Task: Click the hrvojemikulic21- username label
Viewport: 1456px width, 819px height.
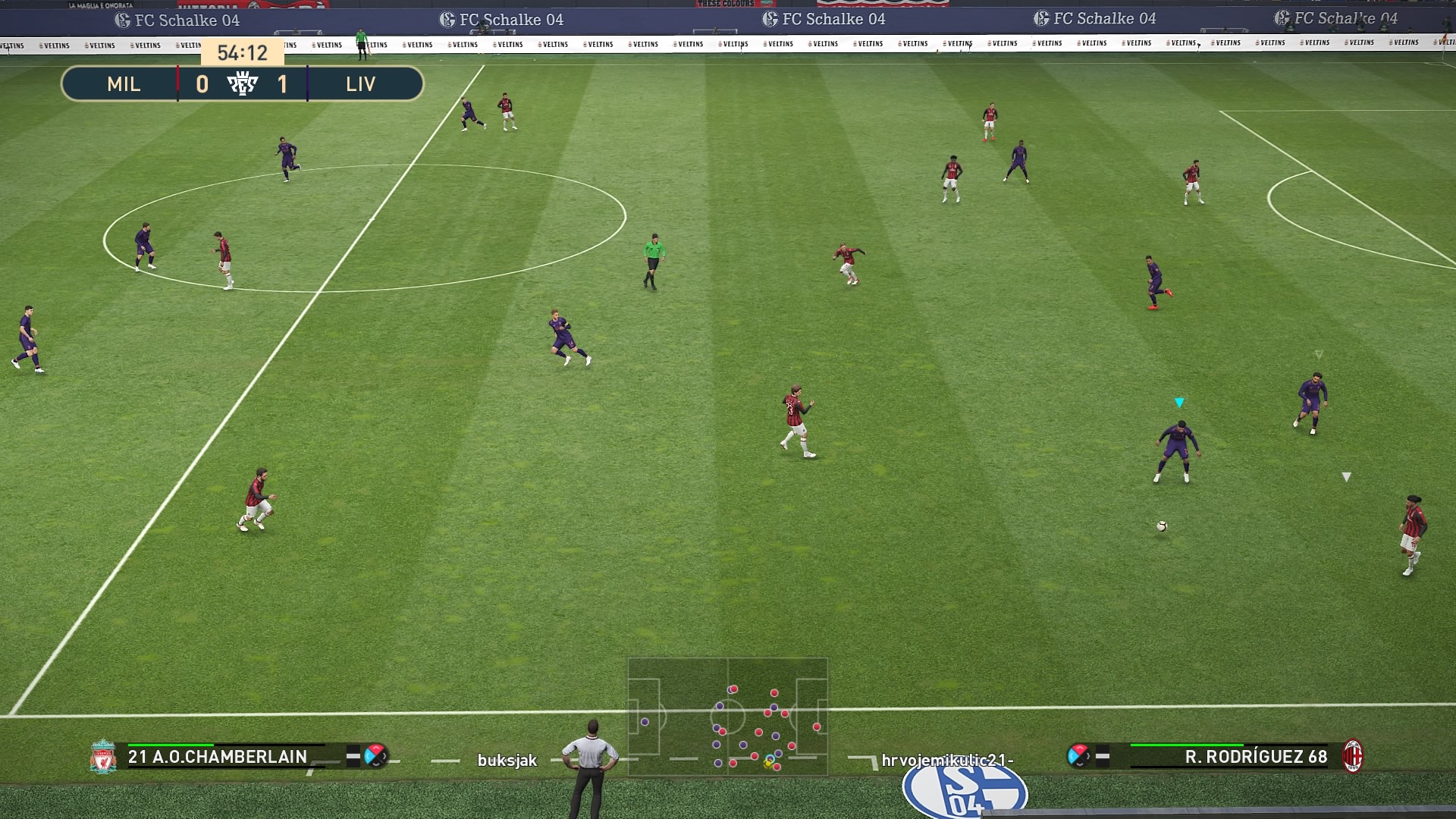Action: [947, 760]
